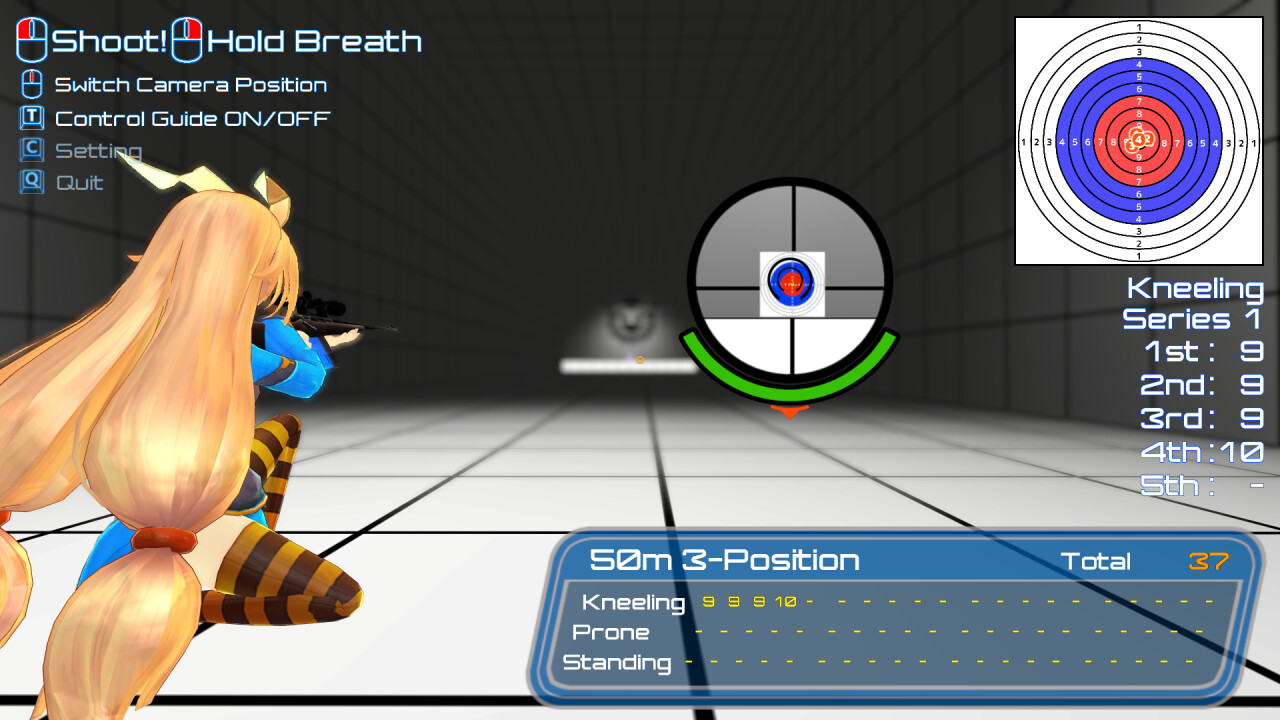Viewport: 1280px width, 720px height.
Task: Click the orange aim arrow under the scope
Action: click(790, 412)
